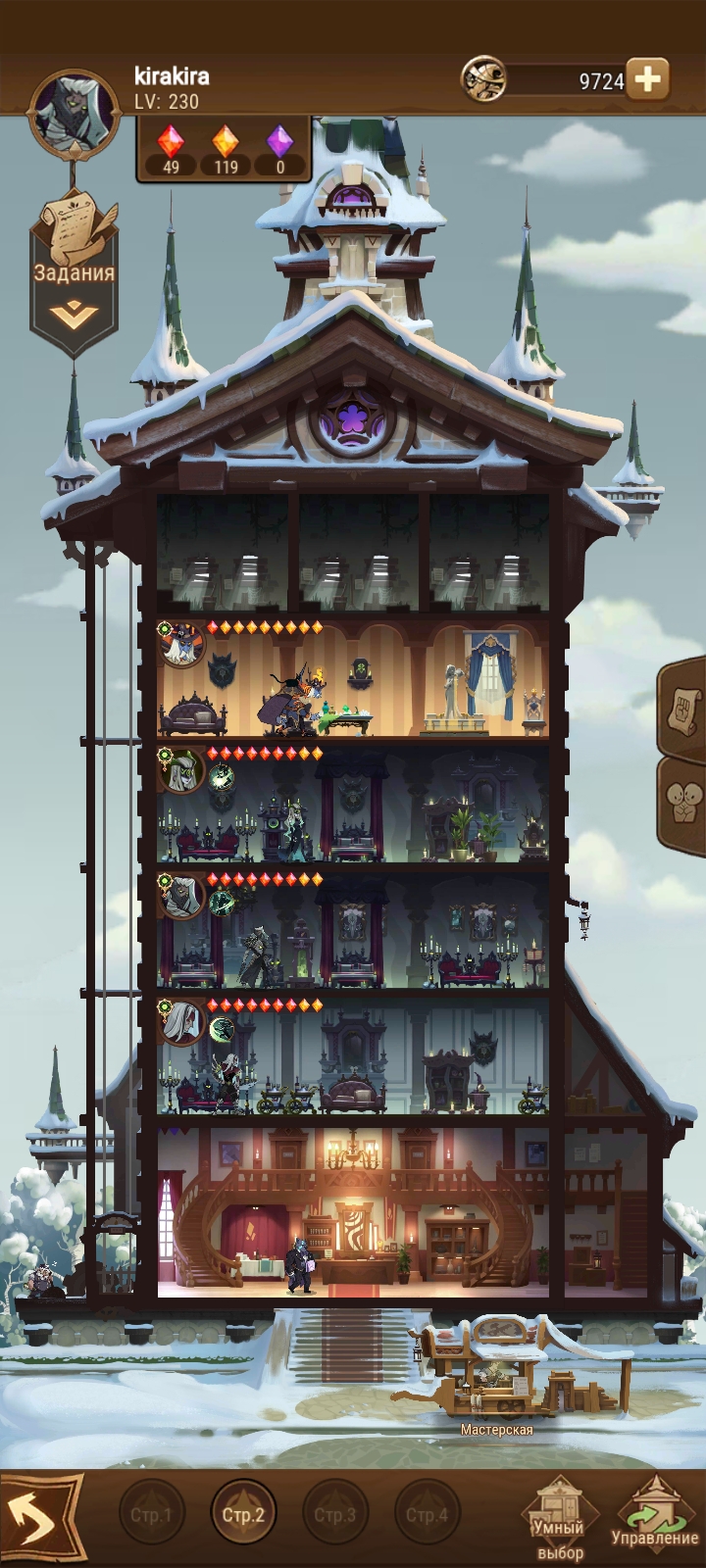Open the kirakira player avatar profile

[75, 113]
